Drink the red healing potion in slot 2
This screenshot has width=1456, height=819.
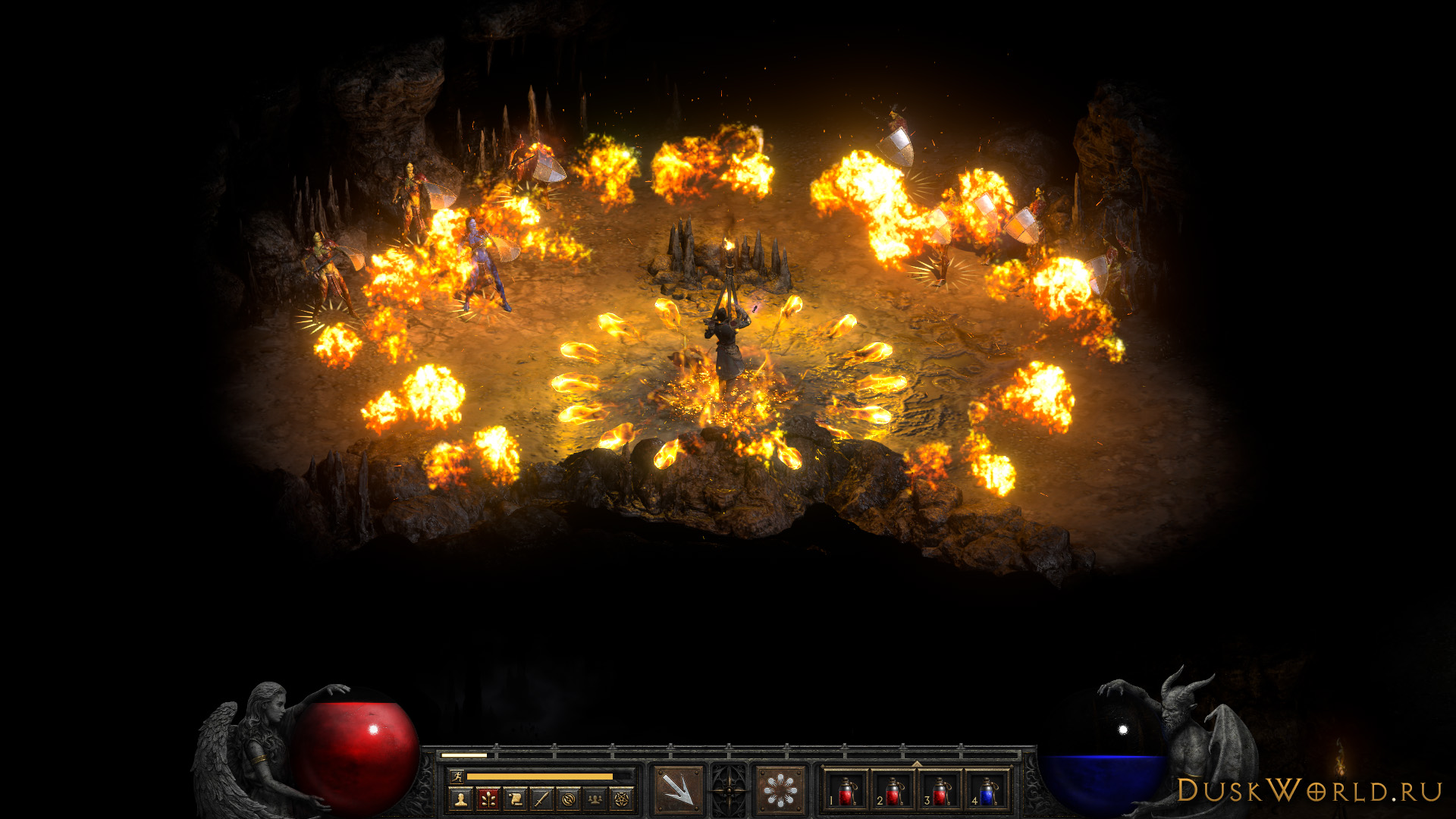click(893, 792)
